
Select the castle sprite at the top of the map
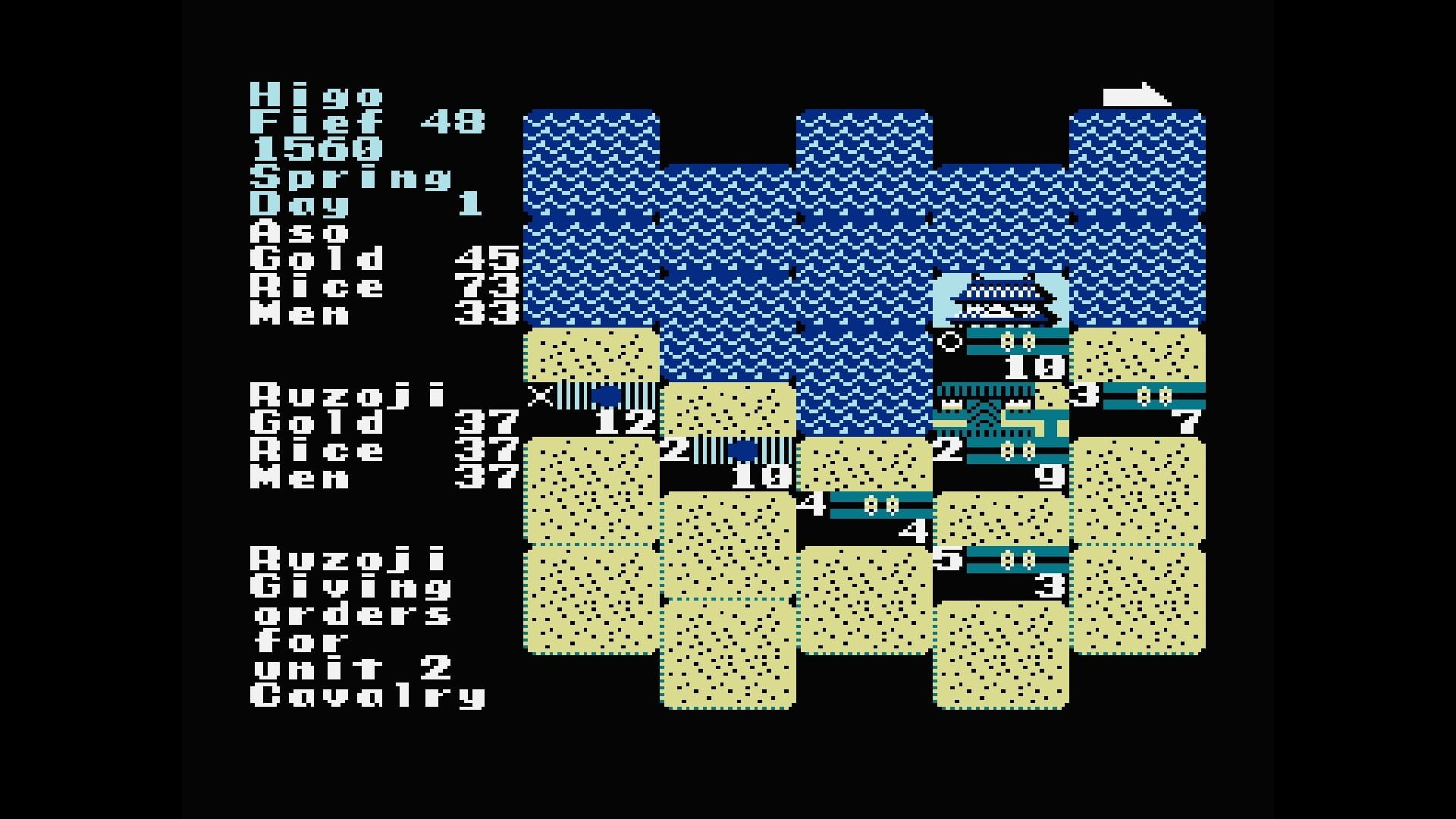1001,300
